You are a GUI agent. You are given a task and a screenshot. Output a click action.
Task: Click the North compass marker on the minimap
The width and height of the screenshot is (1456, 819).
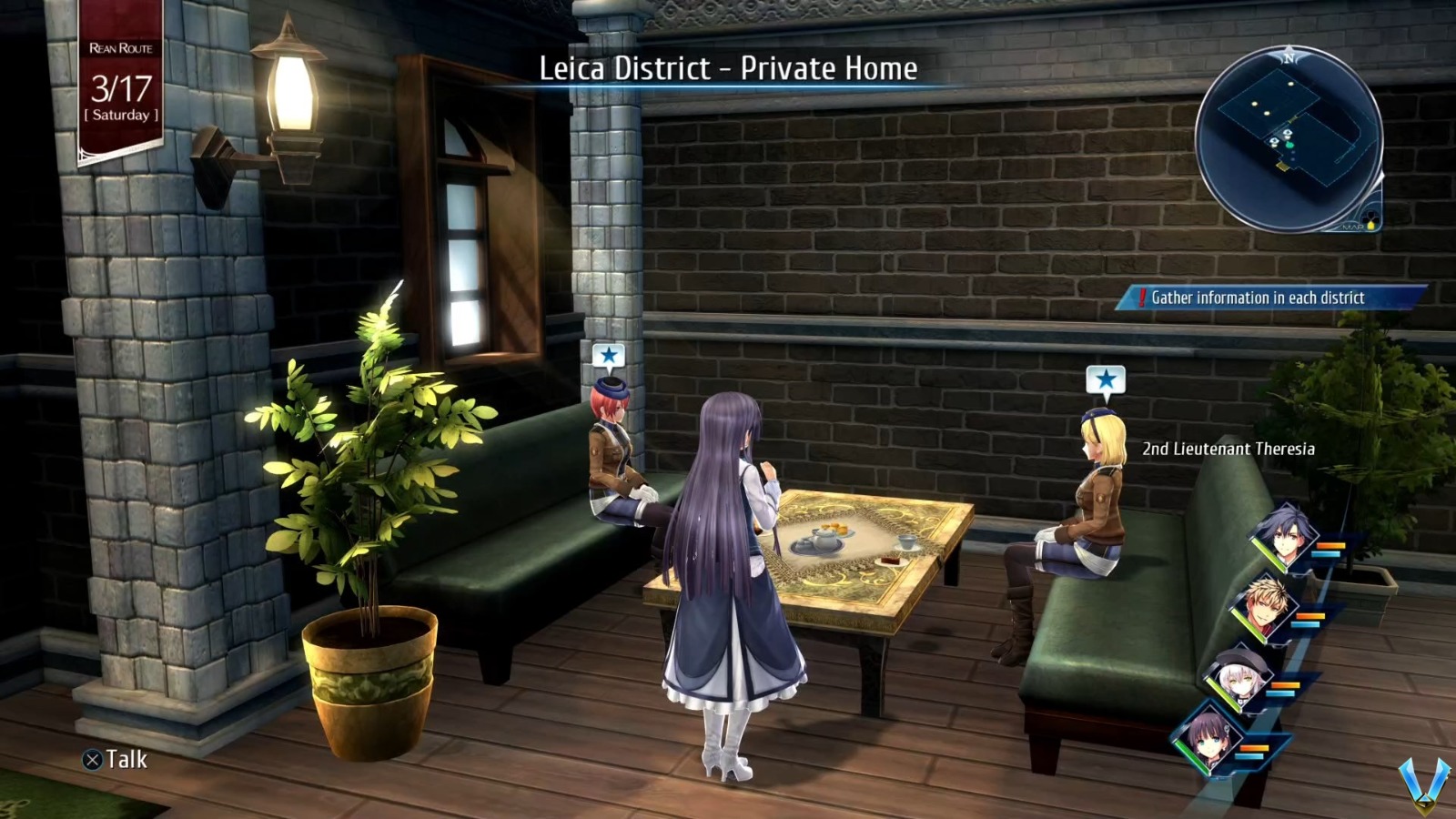click(1290, 57)
